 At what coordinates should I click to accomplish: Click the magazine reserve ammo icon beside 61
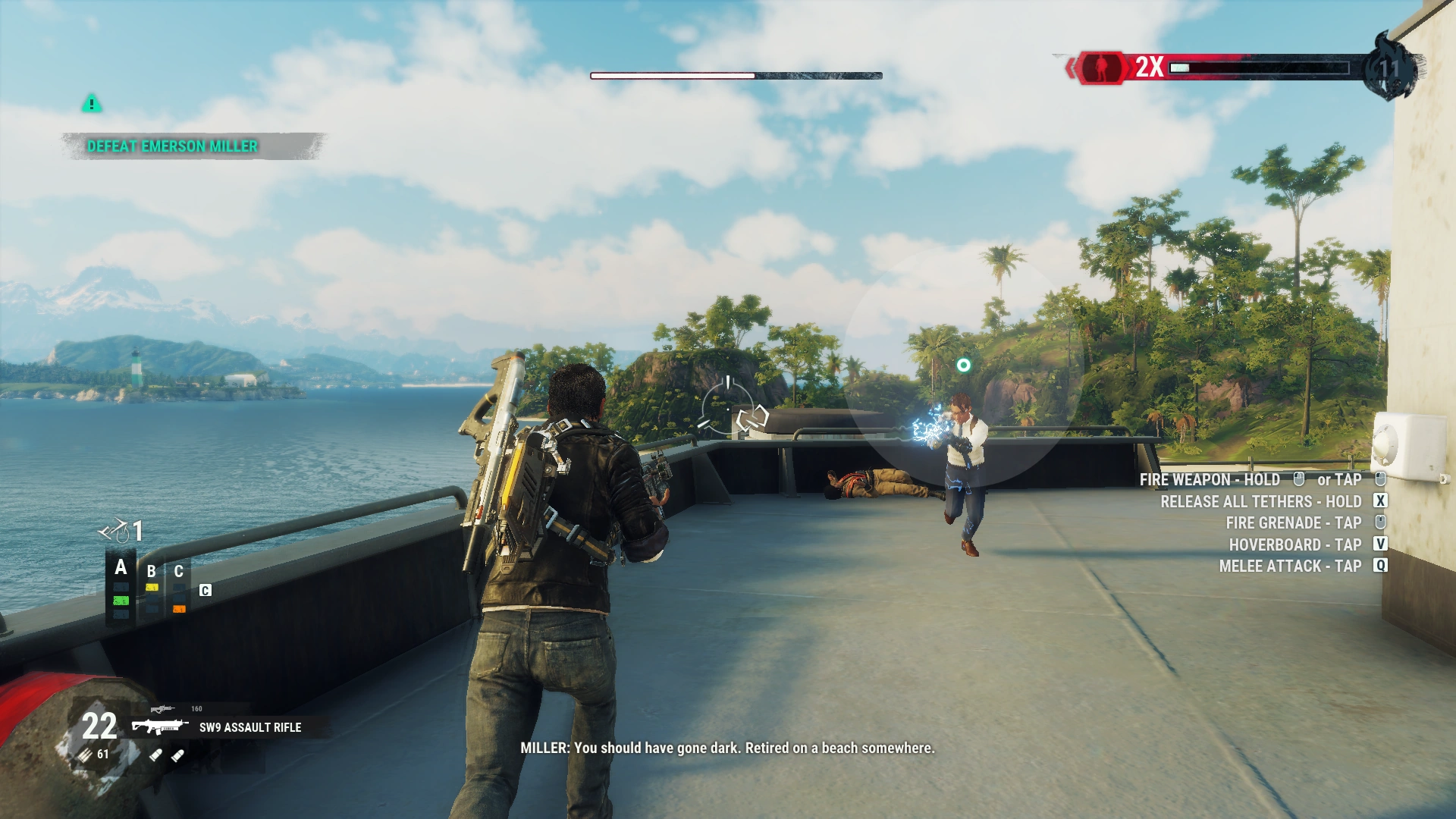(x=83, y=754)
